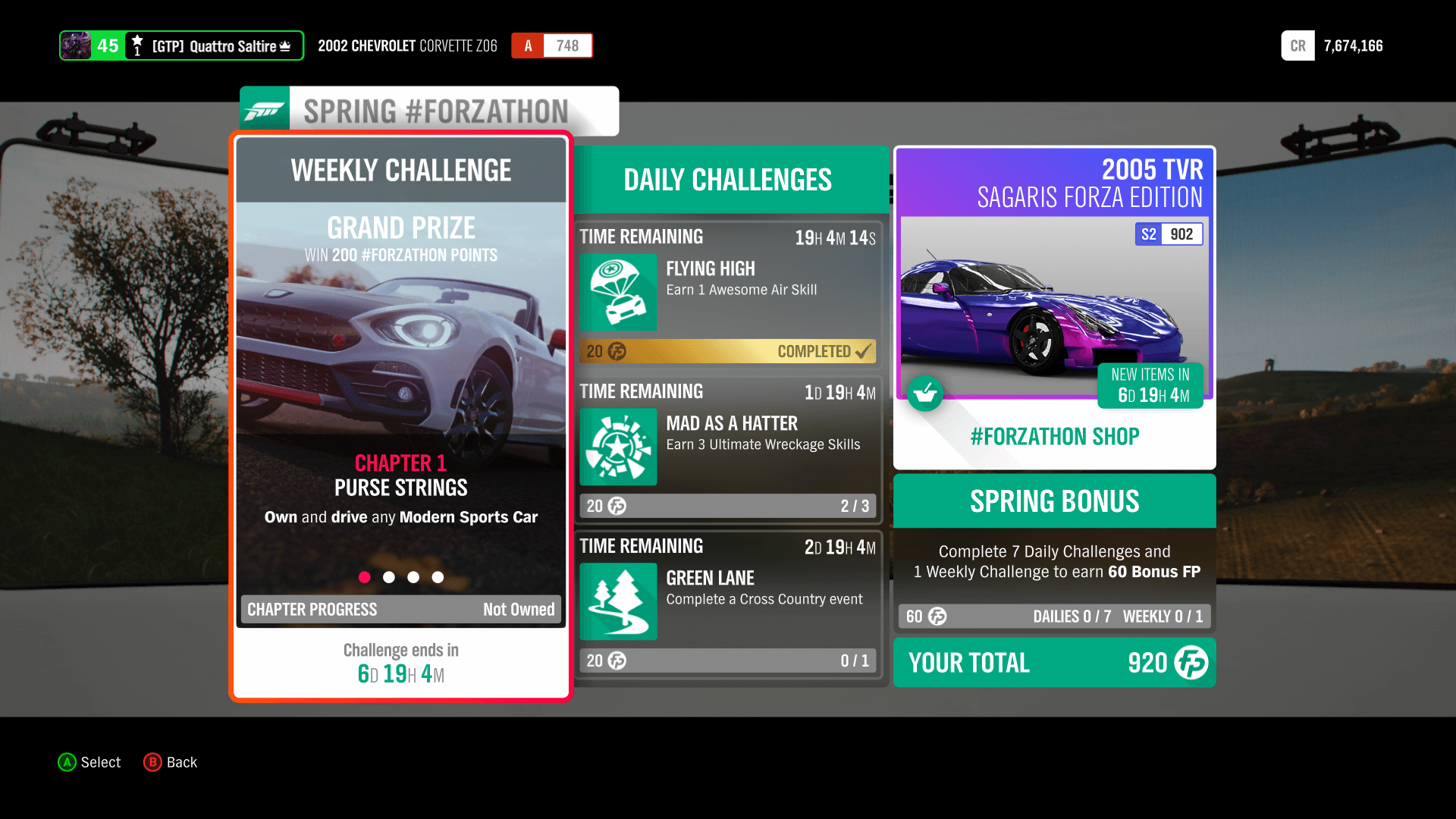The width and height of the screenshot is (1456, 819).
Task: Click the CR credits icon at top right
Action: (x=1298, y=45)
